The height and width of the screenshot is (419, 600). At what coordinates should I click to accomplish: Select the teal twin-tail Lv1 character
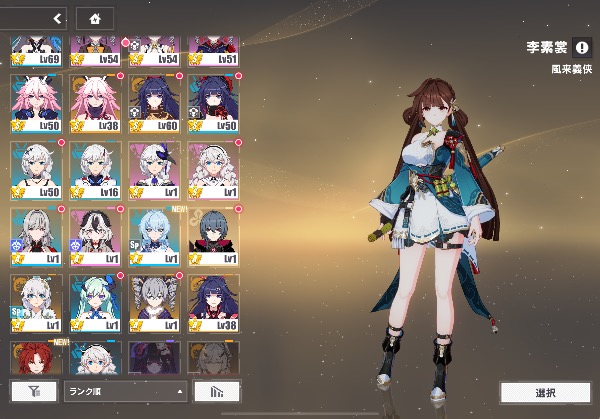pos(96,302)
